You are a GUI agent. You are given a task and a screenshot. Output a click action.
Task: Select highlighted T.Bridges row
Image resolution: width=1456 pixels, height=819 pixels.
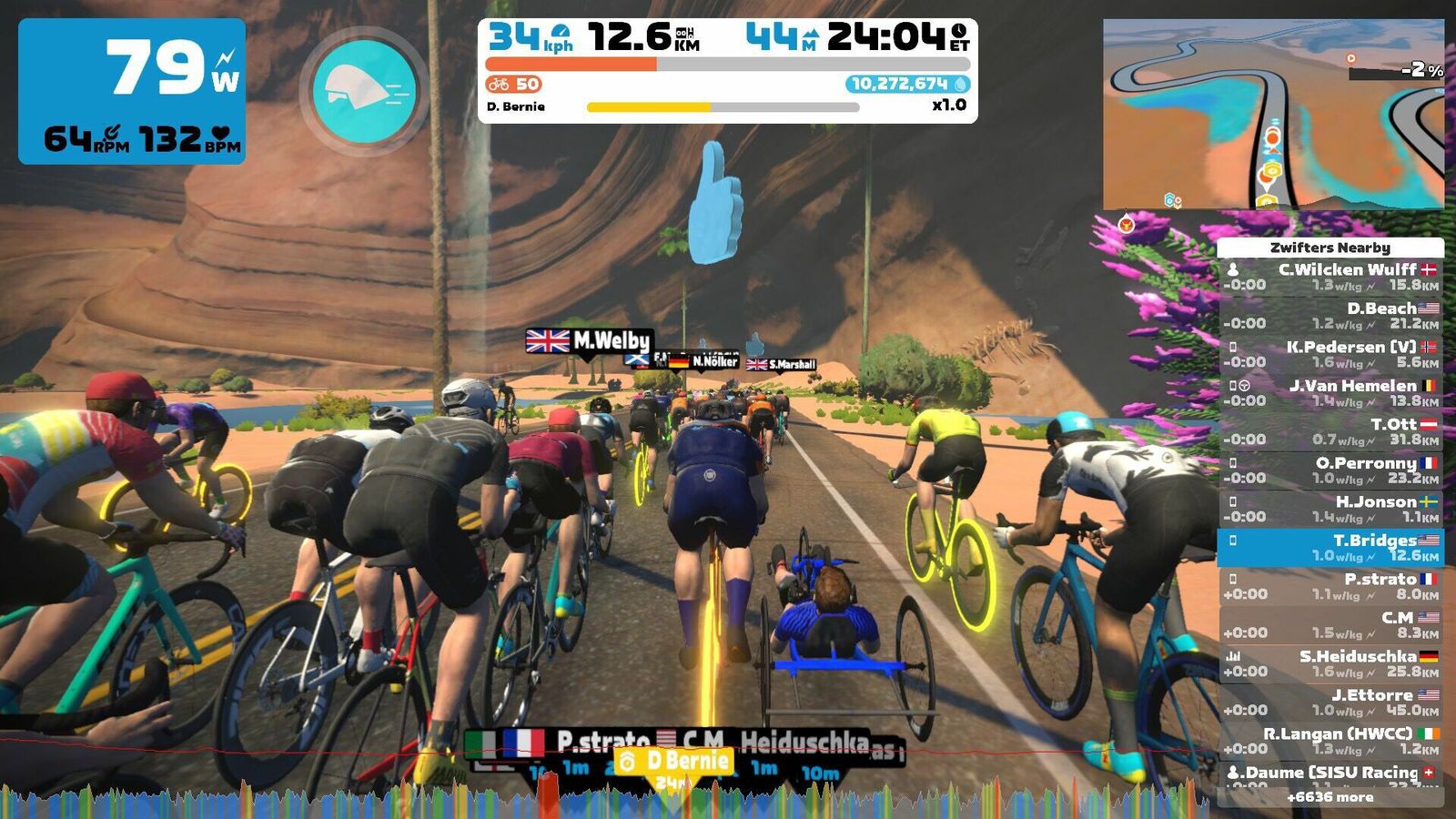pos(1330,547)
